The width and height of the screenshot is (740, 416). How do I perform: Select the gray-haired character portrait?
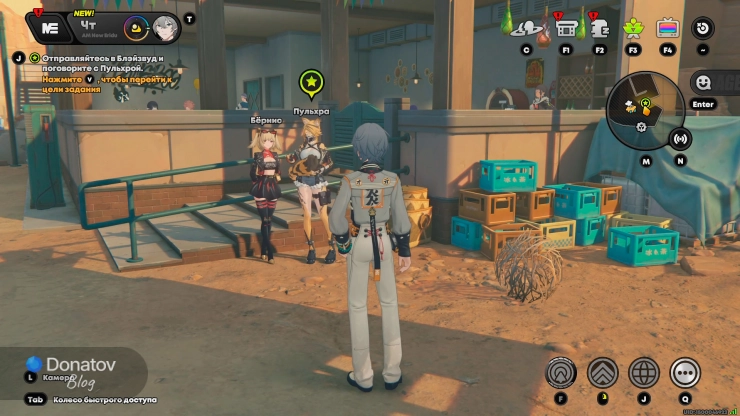(x=166, y=28)
